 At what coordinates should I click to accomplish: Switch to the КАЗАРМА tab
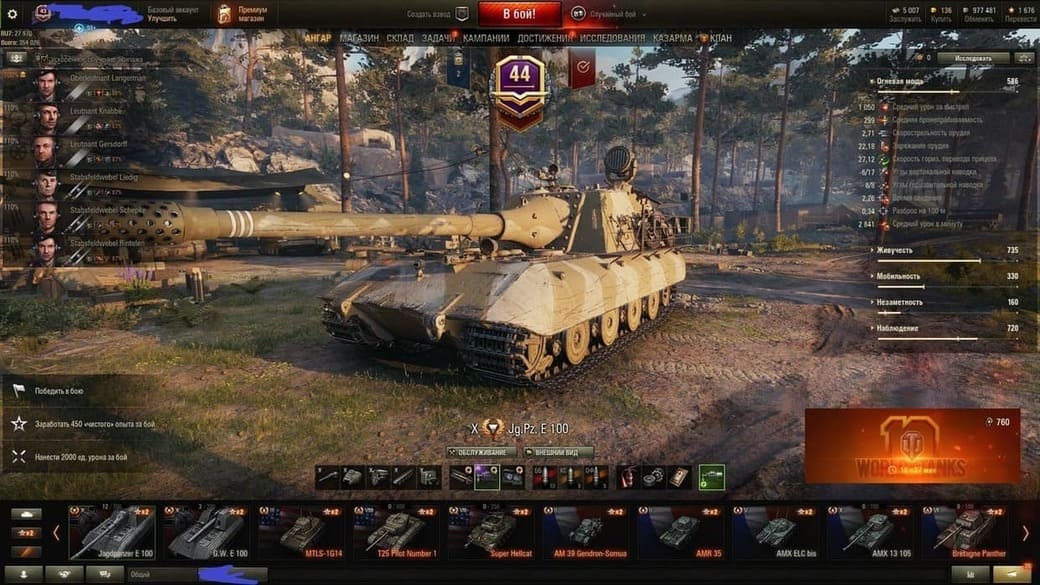pyautogui.click(x=672, y=38)
